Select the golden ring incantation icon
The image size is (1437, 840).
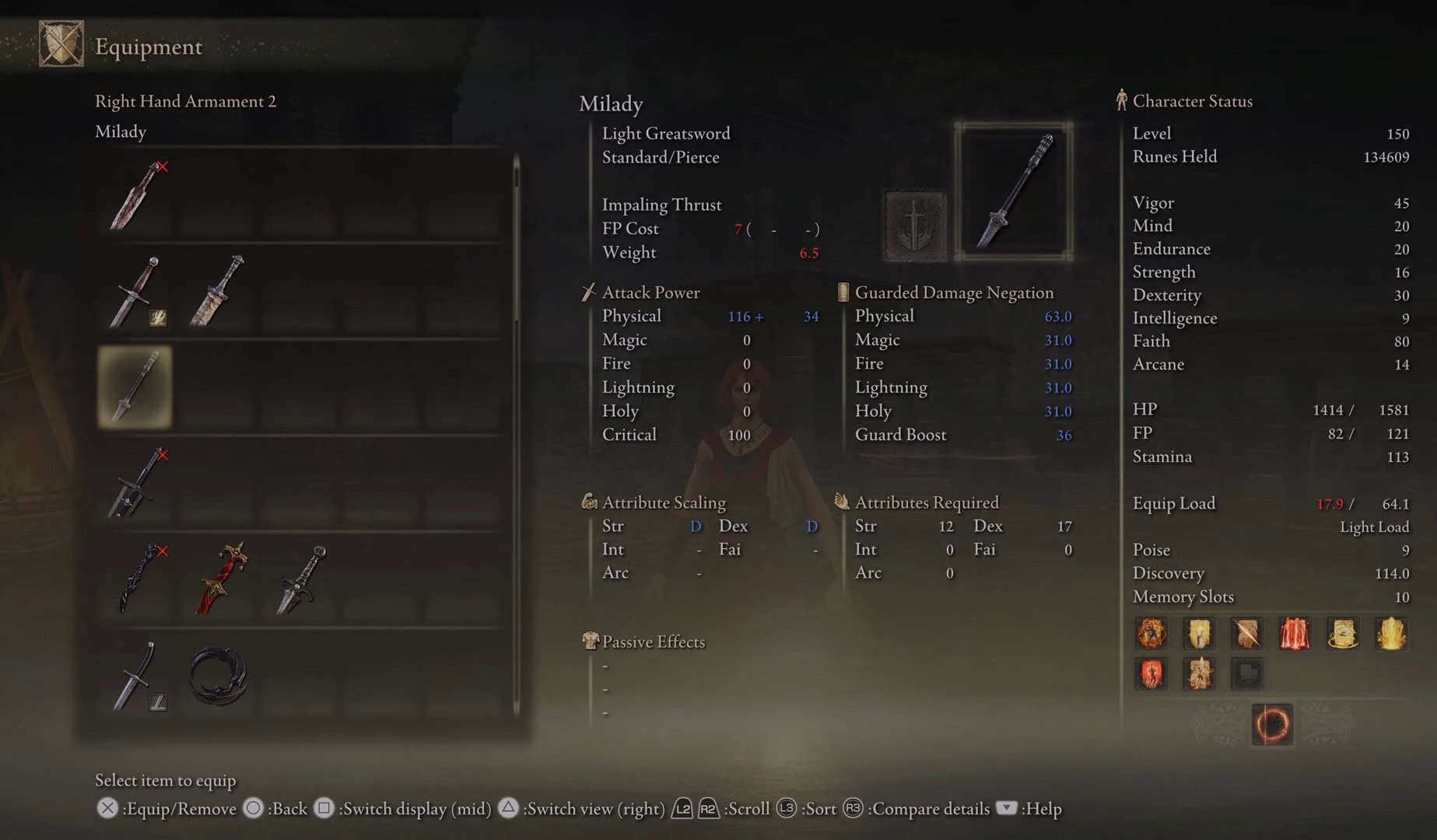pyautogui.click(x=1343, y=634)
